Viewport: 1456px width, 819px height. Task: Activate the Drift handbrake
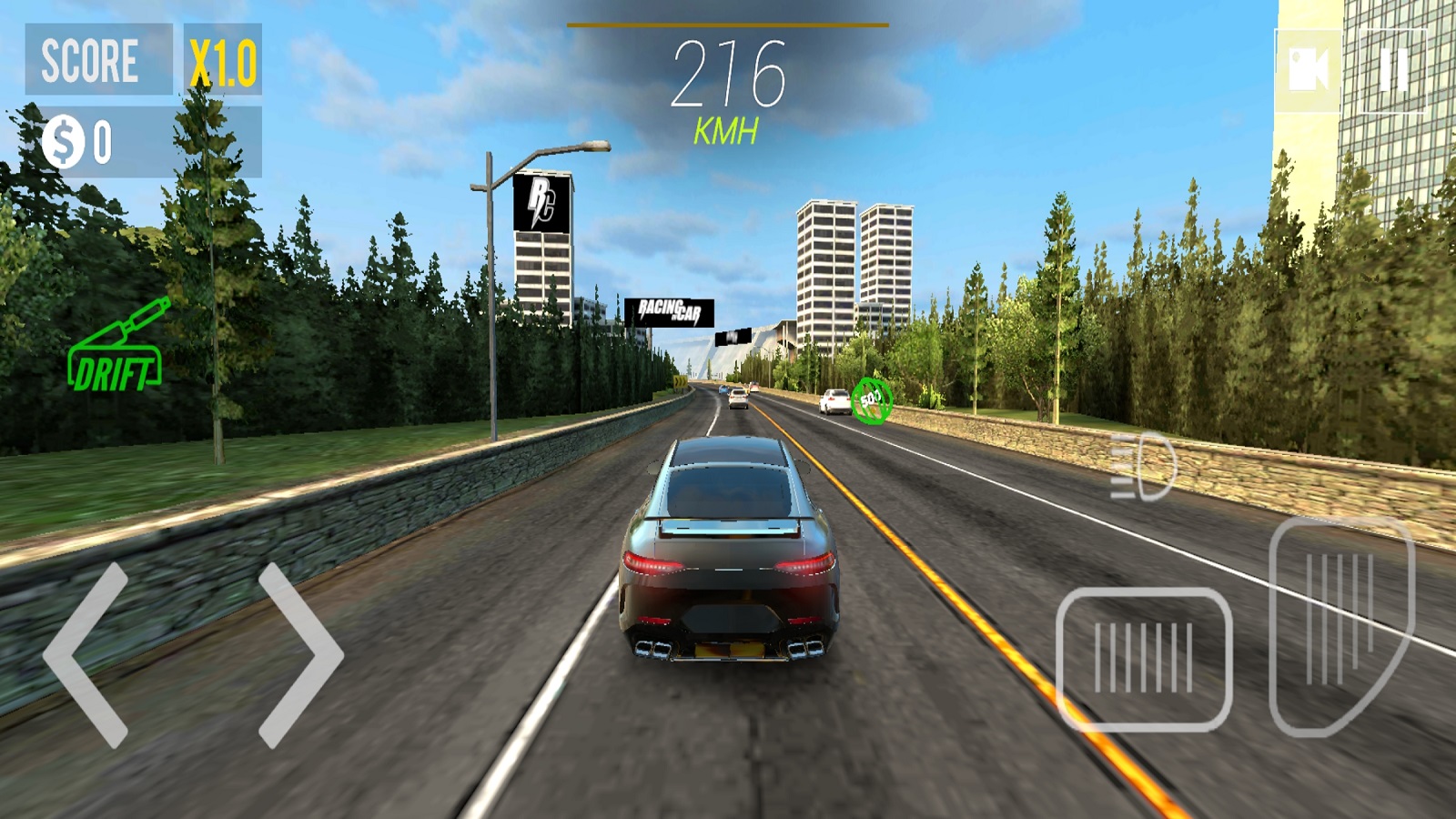point(116,350)
